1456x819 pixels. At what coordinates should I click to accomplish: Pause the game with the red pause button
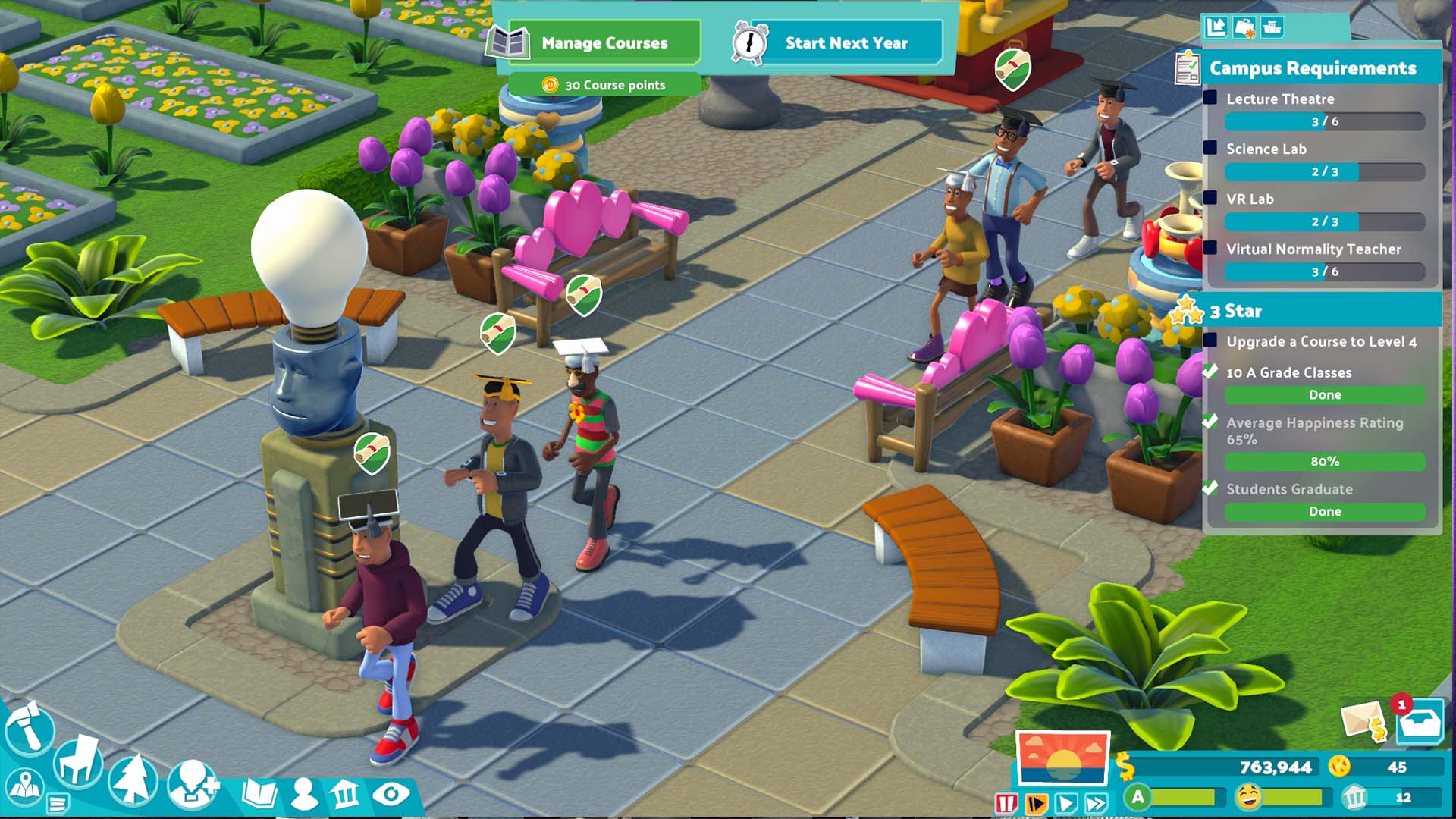[x=1006, y=803]
